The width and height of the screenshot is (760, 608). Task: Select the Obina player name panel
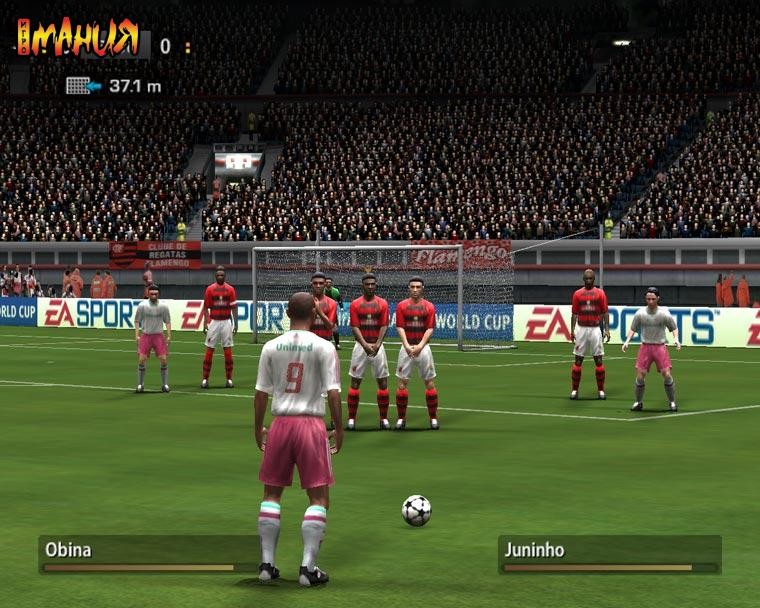[148, 553]
